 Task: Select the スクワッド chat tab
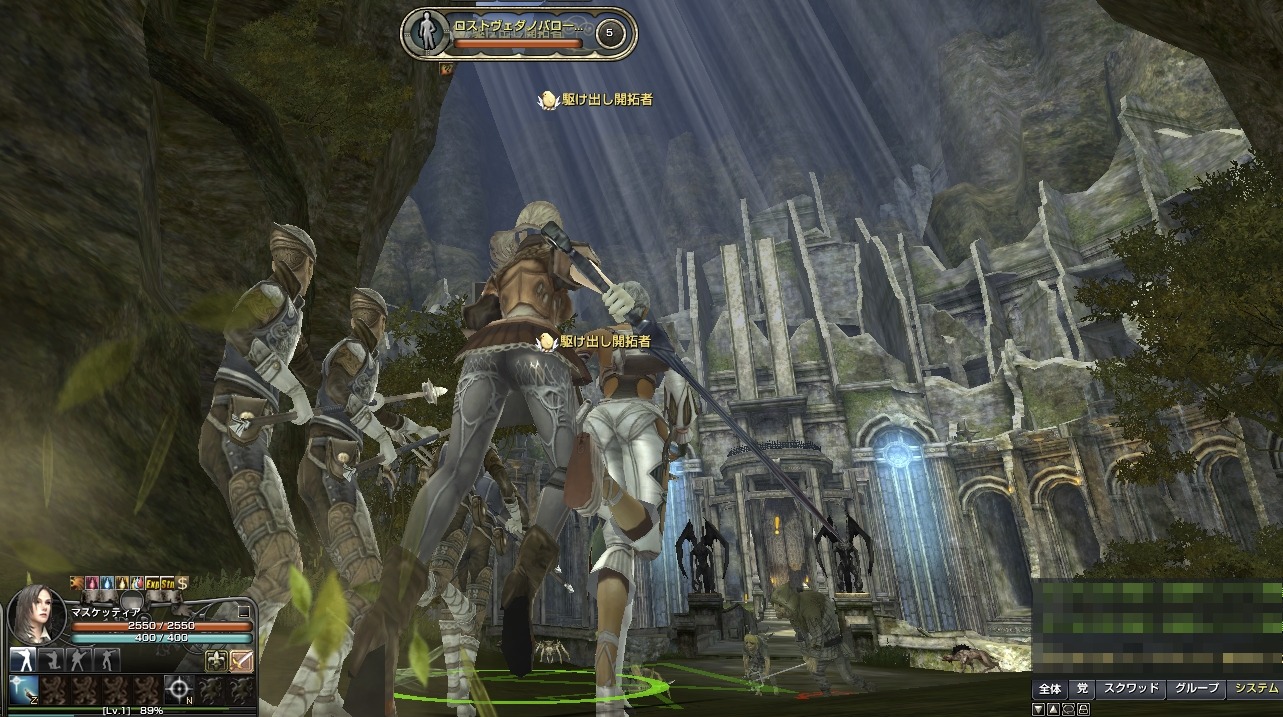1130,688
